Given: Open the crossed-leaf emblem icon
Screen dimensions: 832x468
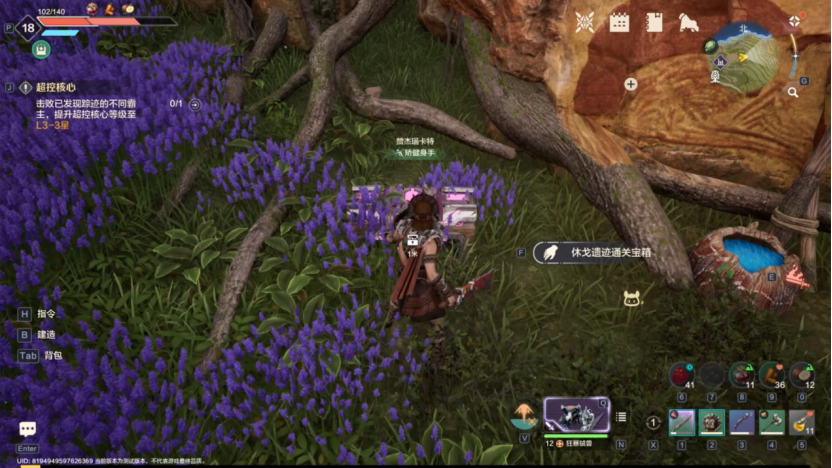Looking at the screenshot, I should tap(585, 21).
